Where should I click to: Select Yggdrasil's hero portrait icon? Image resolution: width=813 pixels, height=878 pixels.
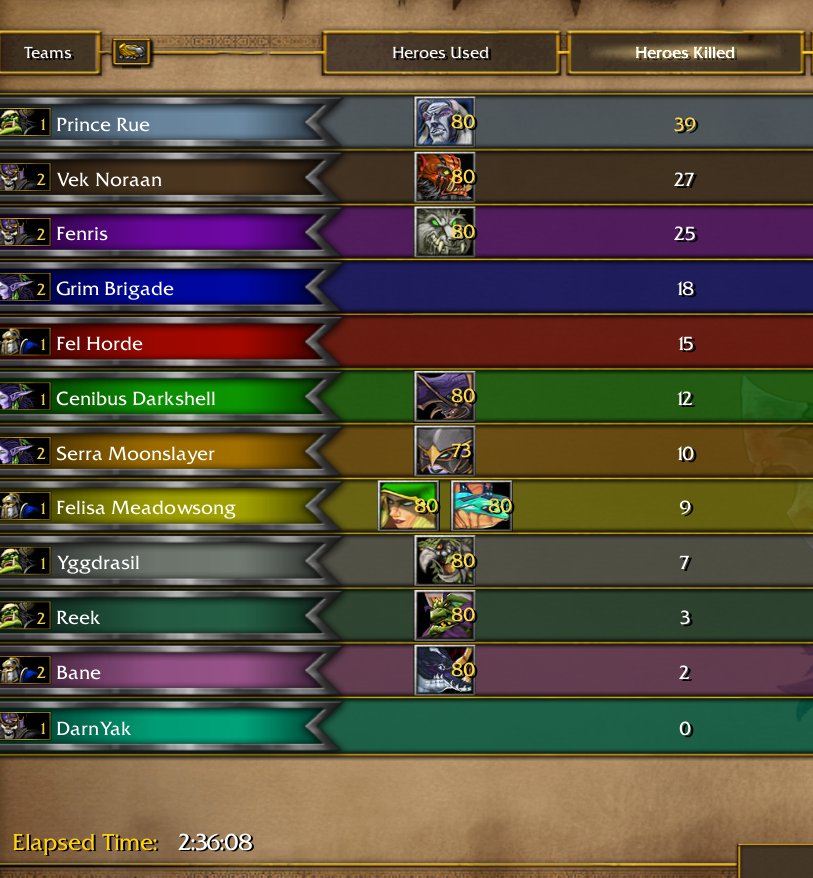pyautogui.click(x=444, y=561)
